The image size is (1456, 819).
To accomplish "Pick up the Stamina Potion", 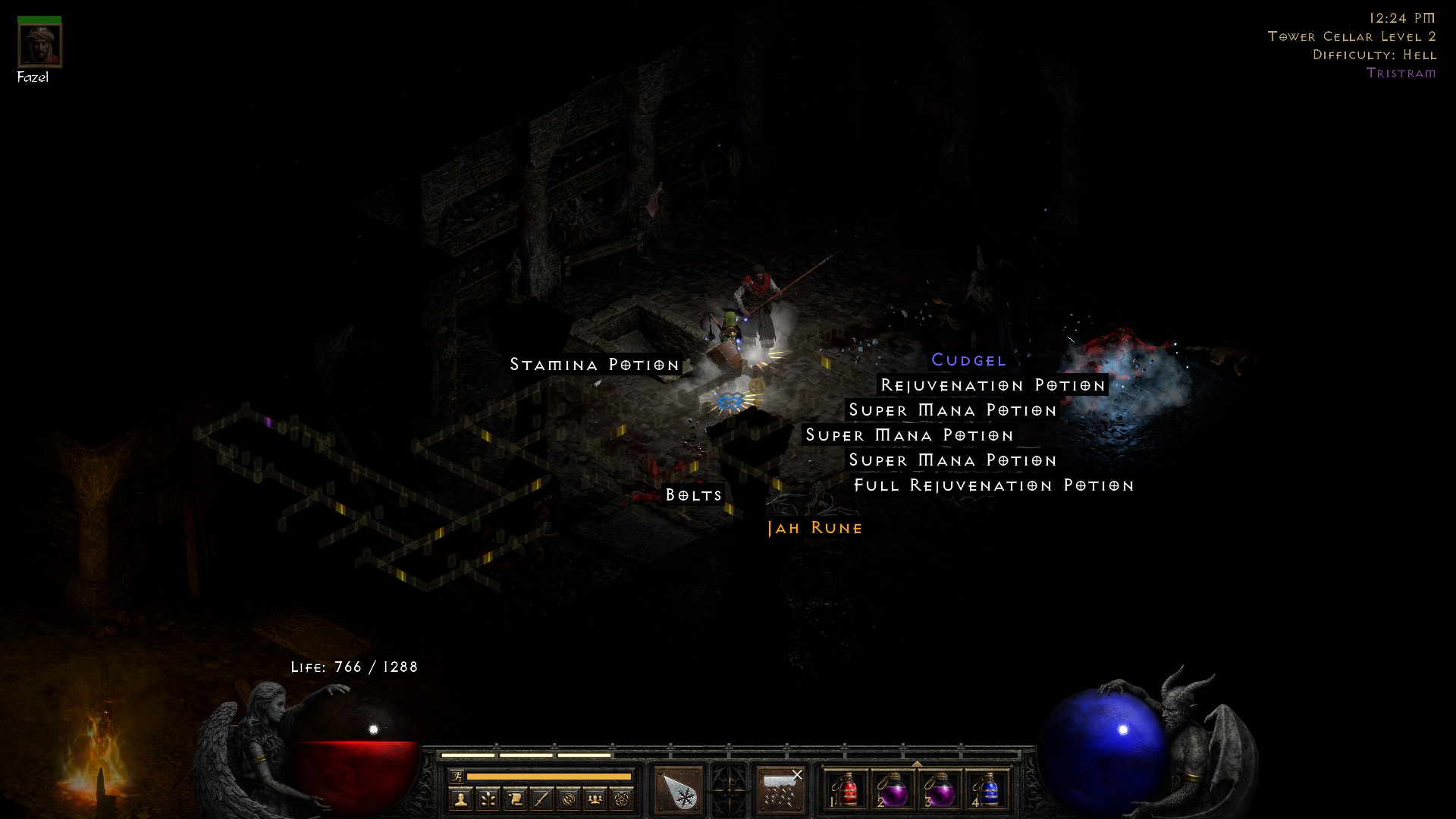I will pos(595,365).
